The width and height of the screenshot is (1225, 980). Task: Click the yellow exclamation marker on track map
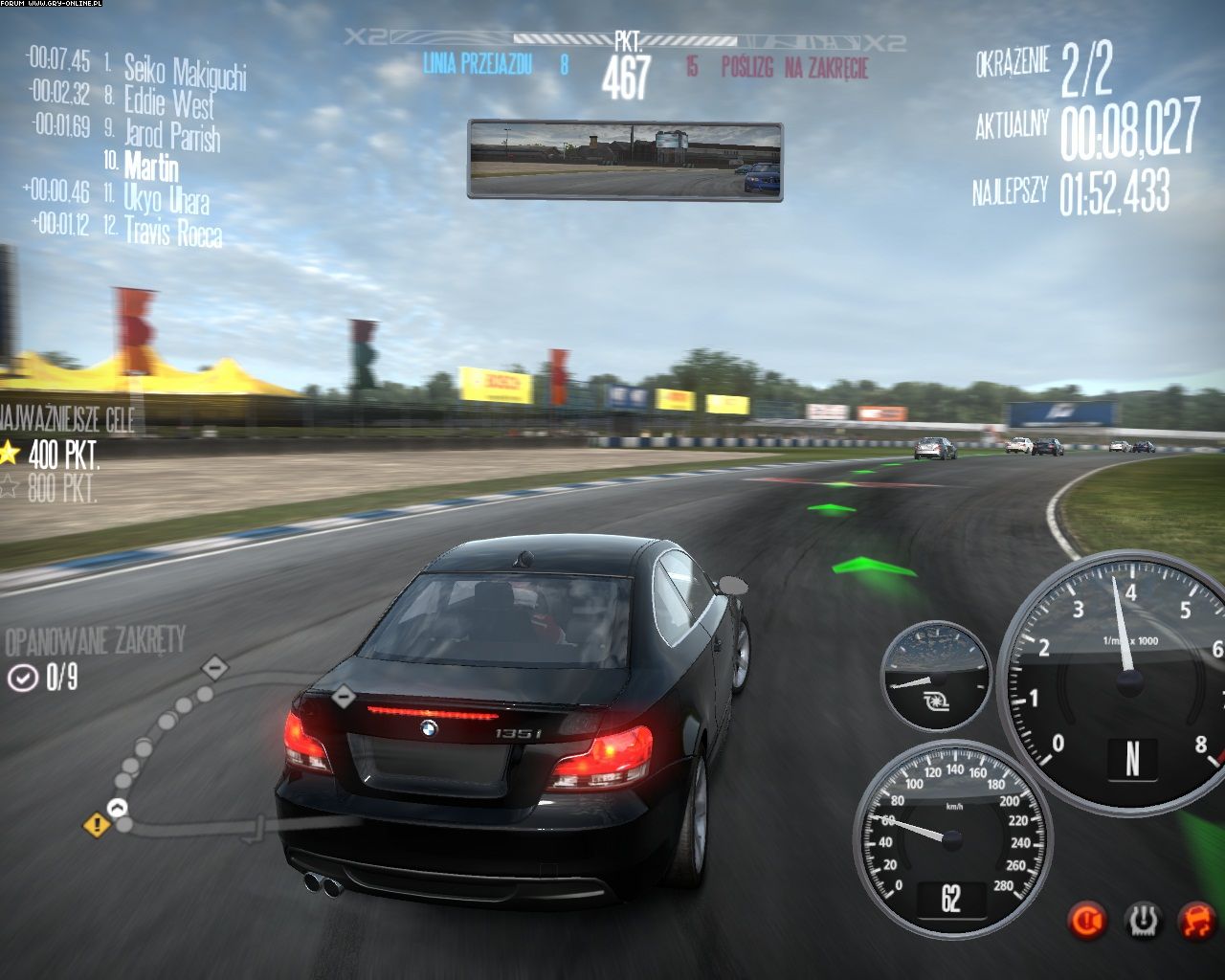tap(97, 823)
